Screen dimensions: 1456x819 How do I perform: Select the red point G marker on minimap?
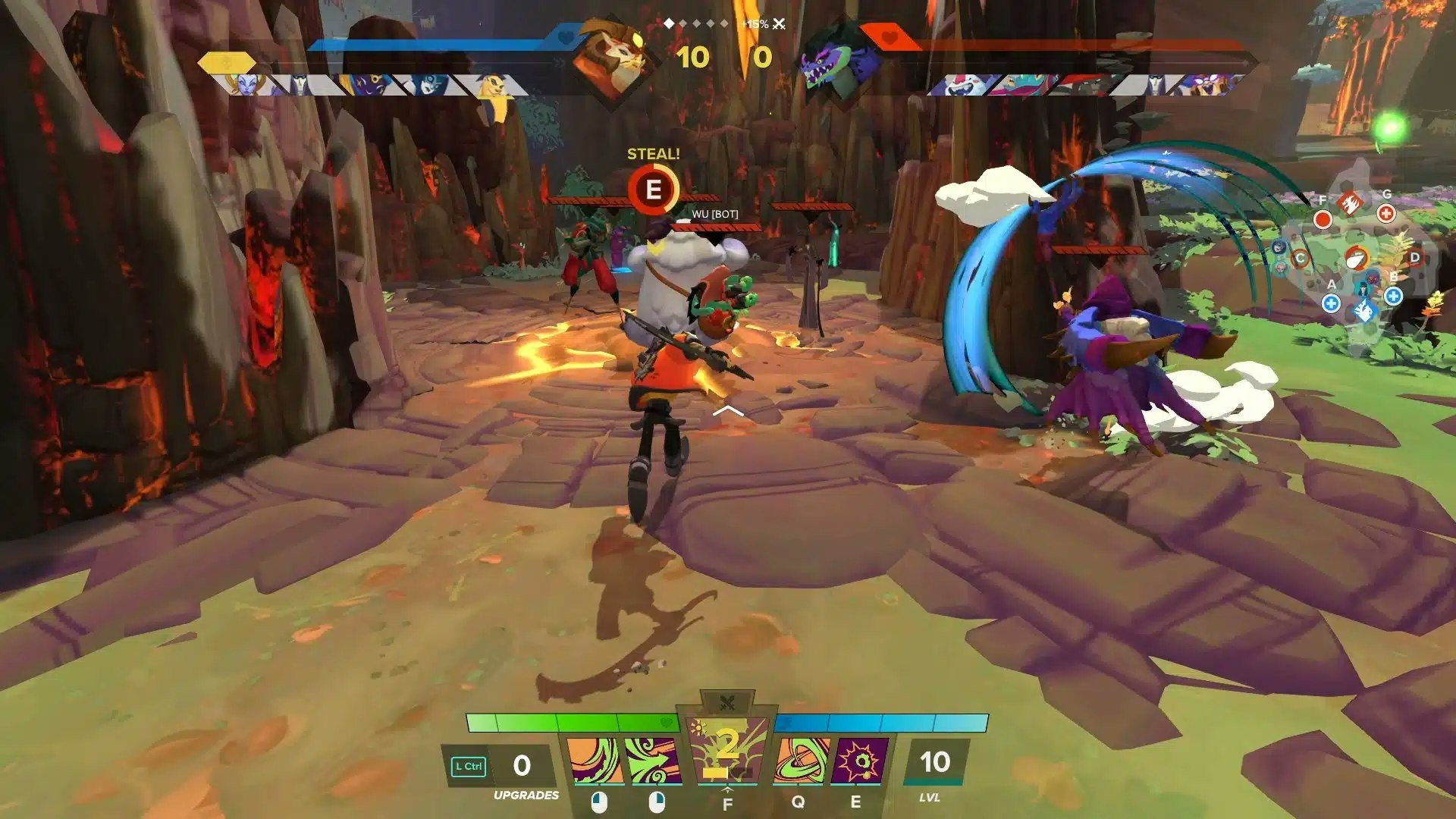(x=1386, y=213)
